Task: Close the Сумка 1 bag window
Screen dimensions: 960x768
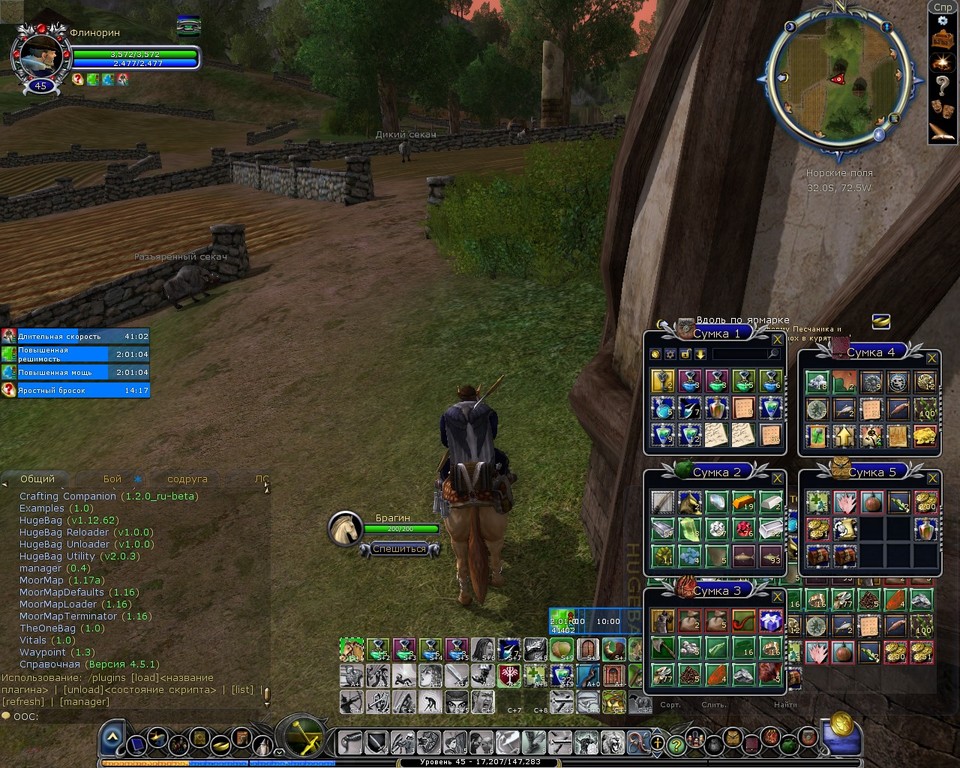Action: pyautogui.click(x=777, y=340)
